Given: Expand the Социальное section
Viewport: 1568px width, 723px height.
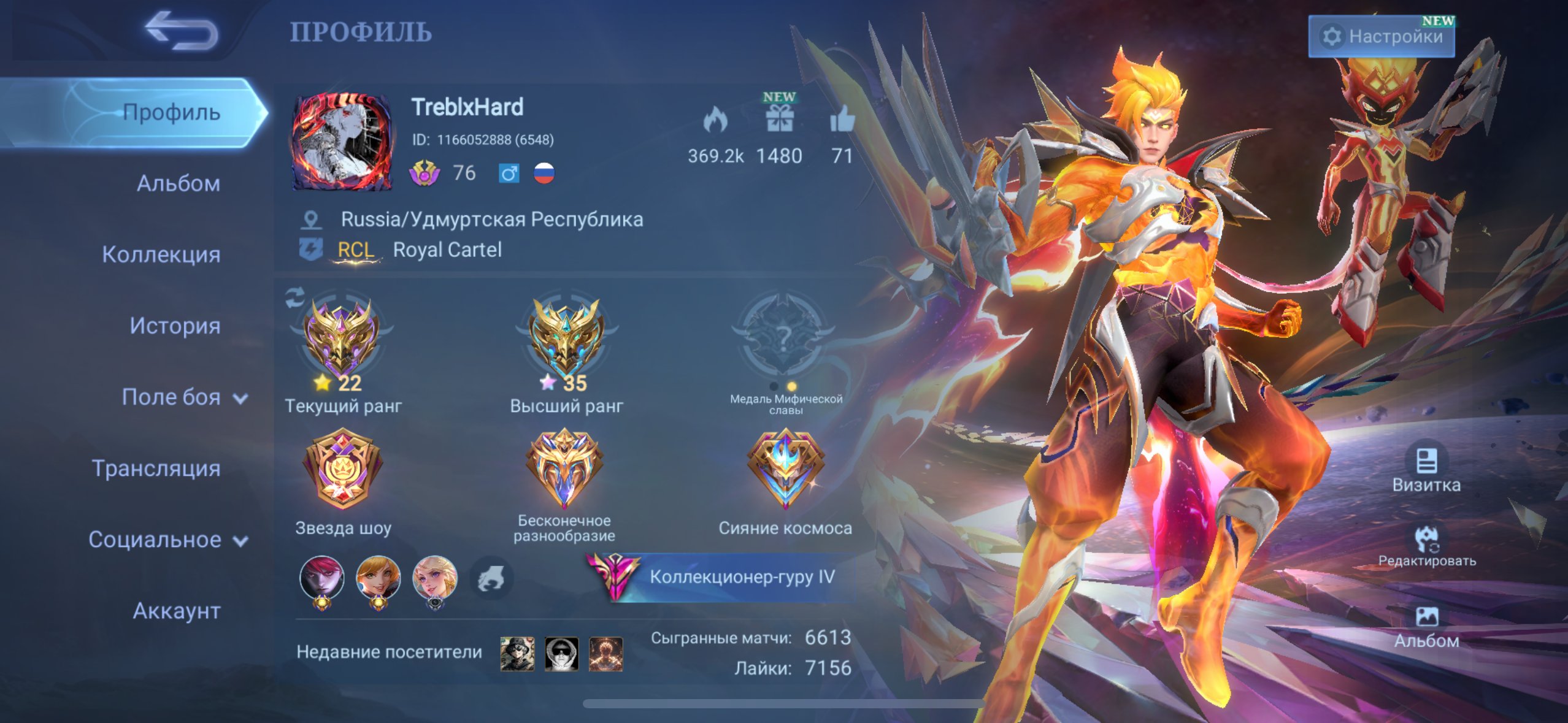Looking at the screenshot, I should (168, 540).
